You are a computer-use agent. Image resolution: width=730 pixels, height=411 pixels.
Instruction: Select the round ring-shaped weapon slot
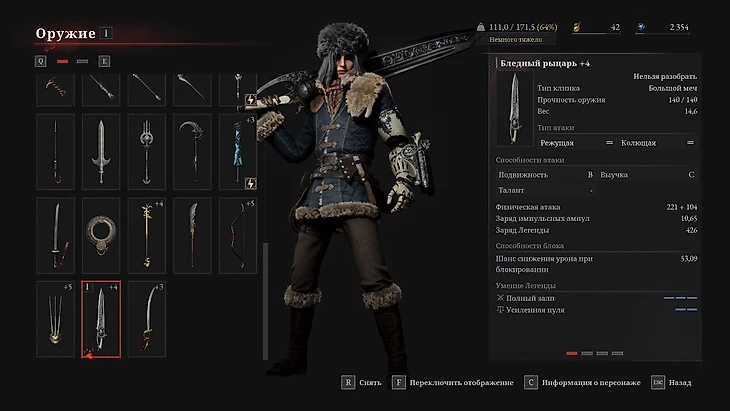(x=101, y=235)
